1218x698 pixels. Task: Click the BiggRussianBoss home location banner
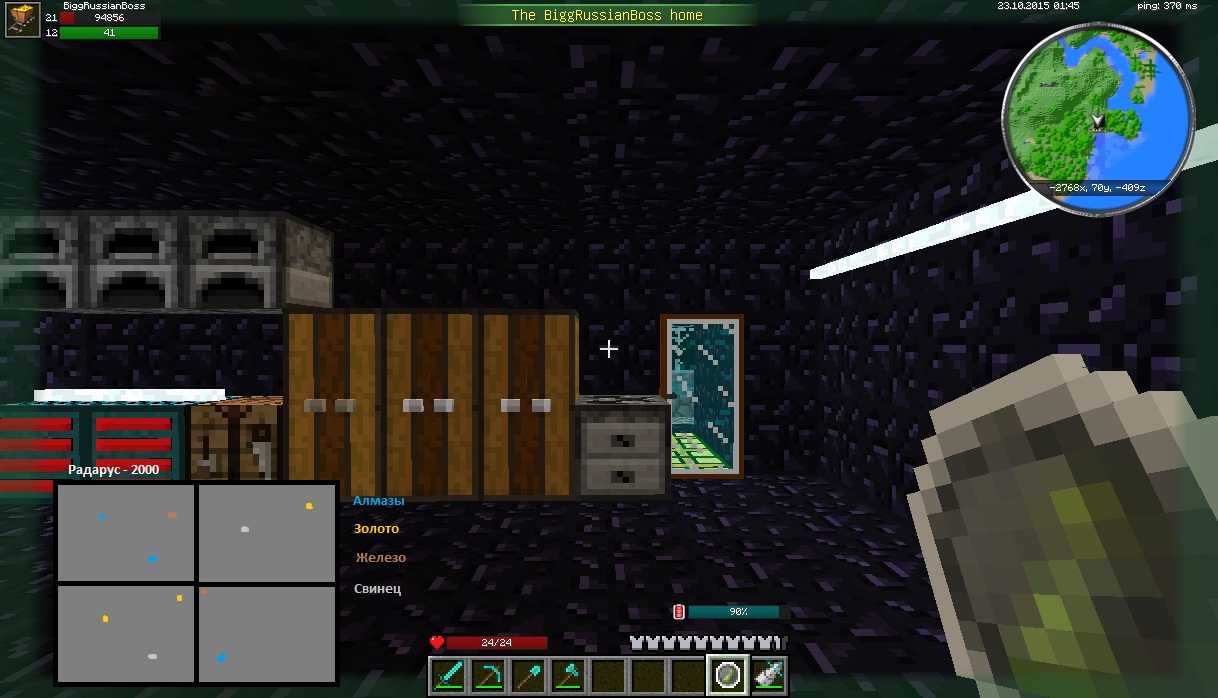tap(607, 15)
